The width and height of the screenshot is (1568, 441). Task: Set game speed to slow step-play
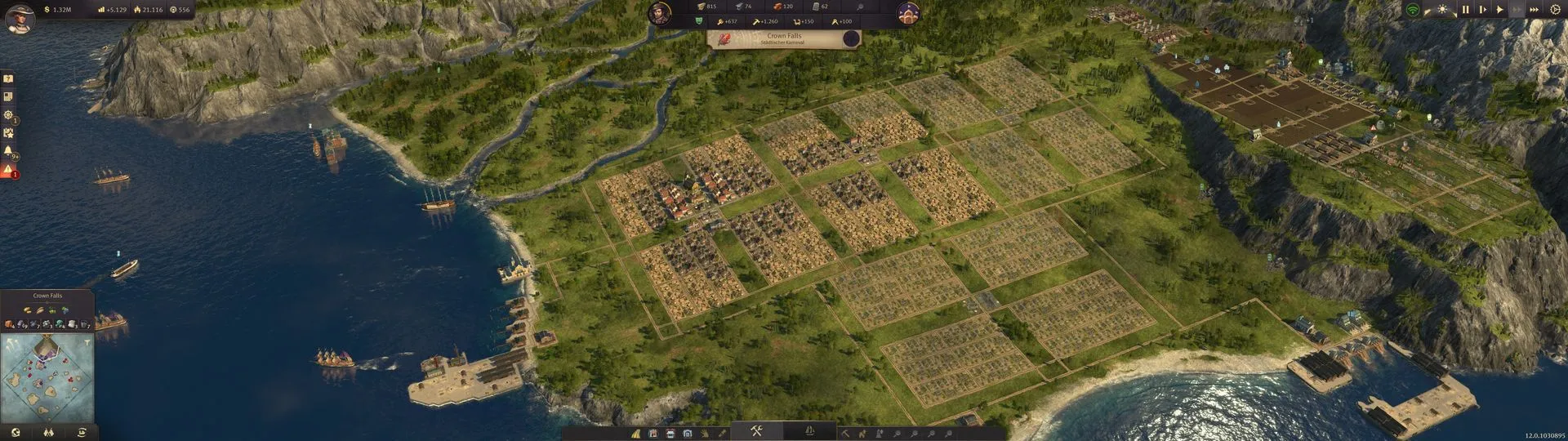tap(1482, 10)
